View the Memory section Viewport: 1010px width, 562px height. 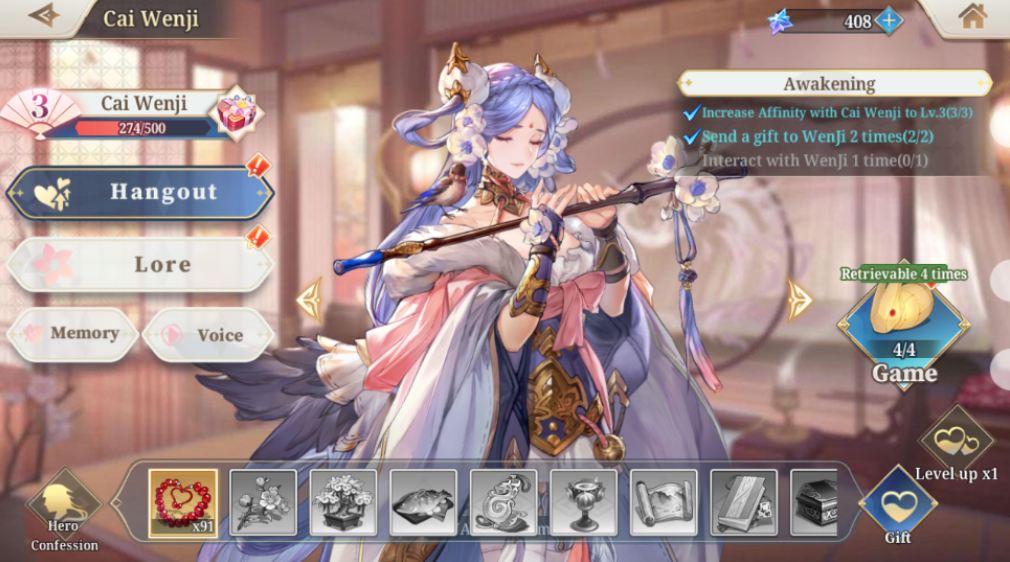72,334
